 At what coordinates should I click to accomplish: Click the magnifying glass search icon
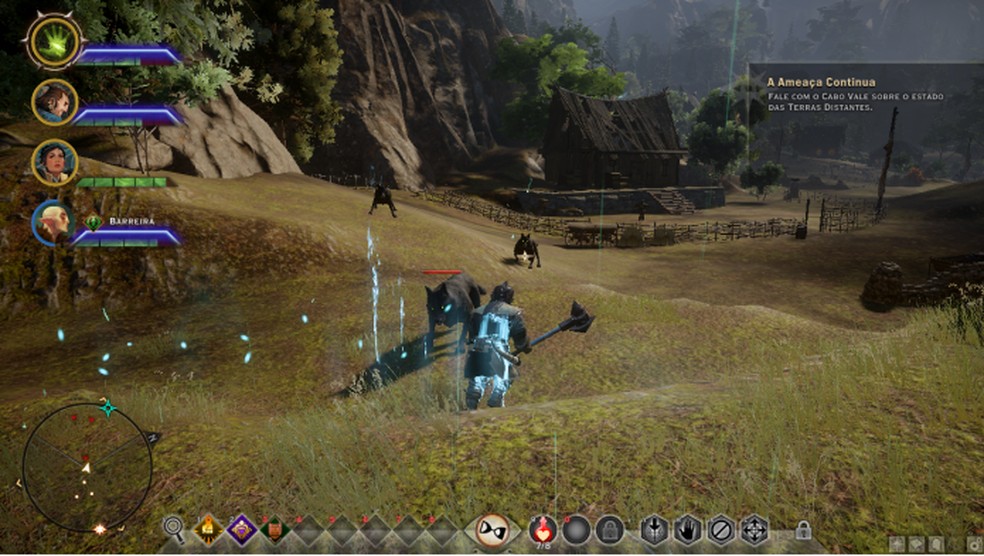(175, 528)
